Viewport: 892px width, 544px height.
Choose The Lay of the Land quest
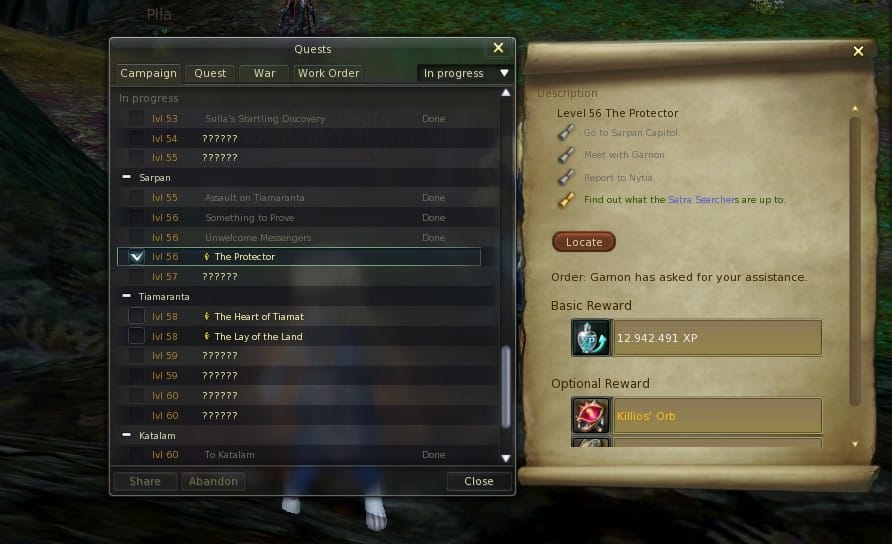tap(258, 337)
